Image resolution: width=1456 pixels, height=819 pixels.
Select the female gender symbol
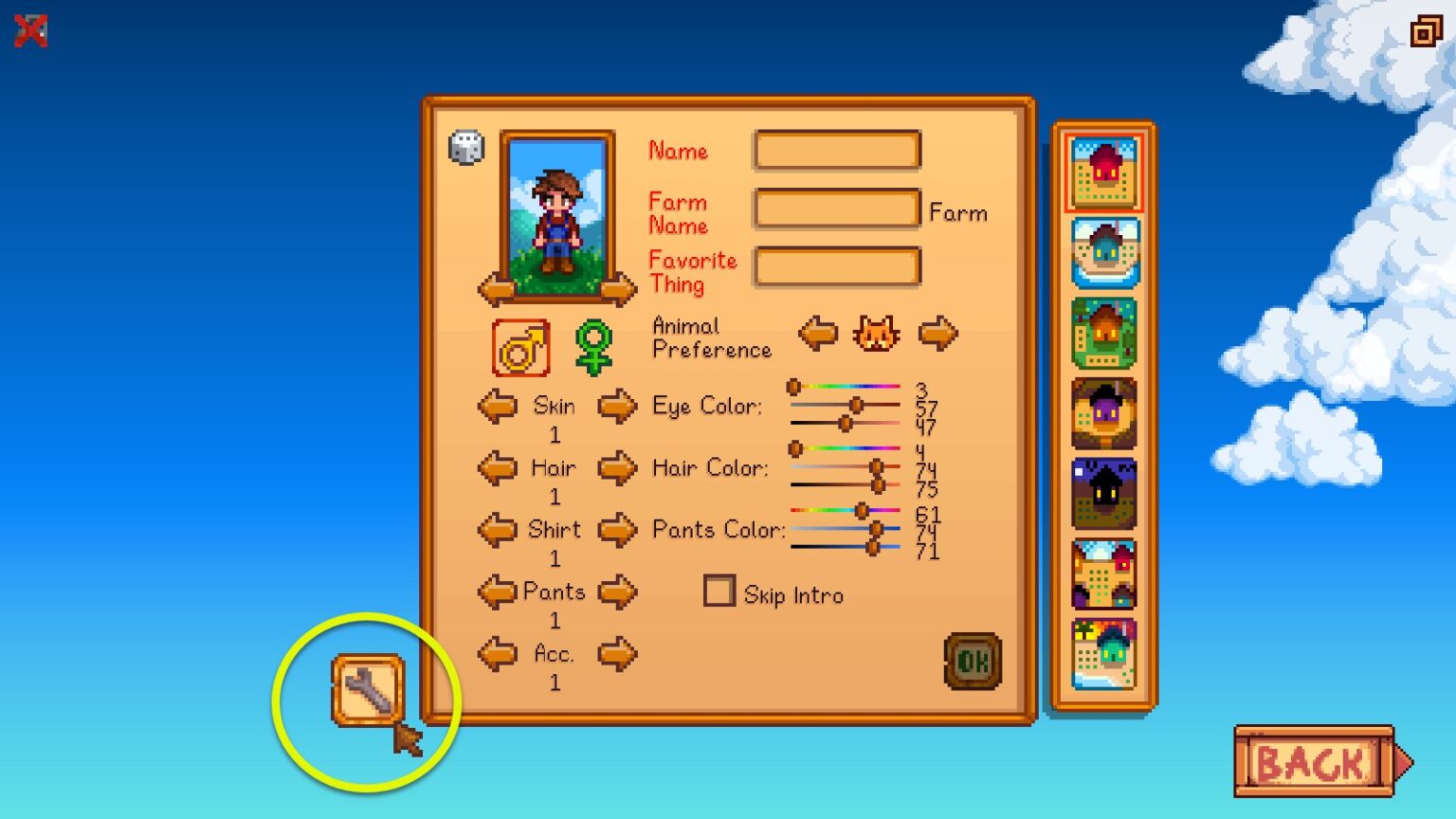coord(593,347)
